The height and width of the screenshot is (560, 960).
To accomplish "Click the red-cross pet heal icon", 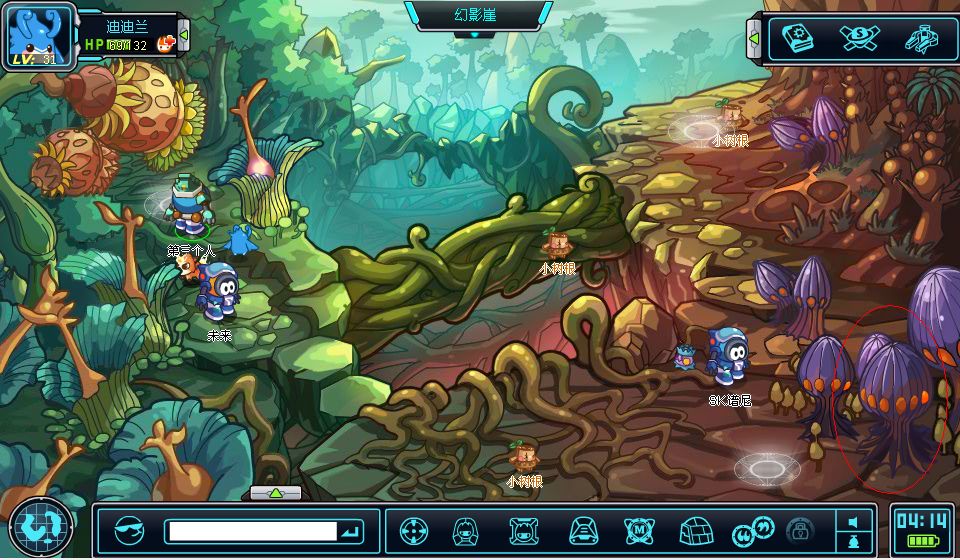I will click(x=166, y=43).
